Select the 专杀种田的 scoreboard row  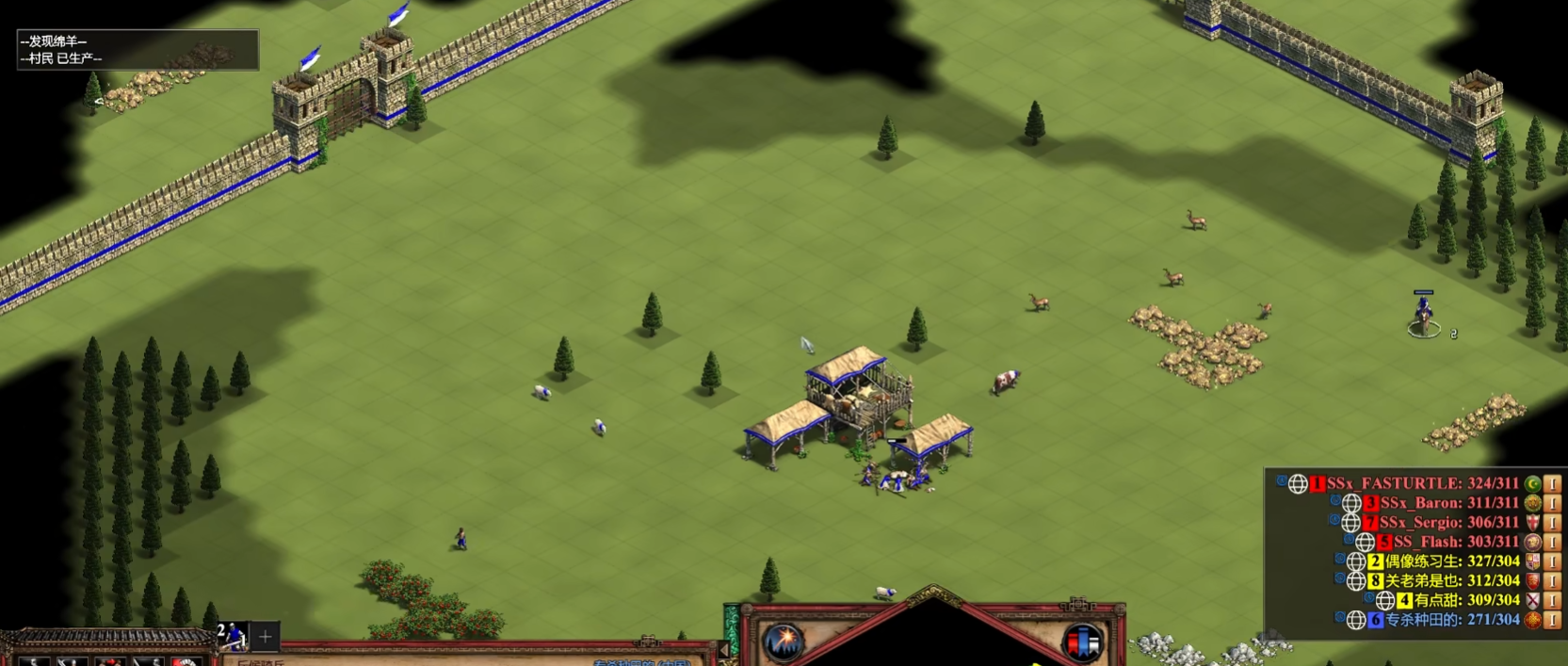click(1450, 620)
